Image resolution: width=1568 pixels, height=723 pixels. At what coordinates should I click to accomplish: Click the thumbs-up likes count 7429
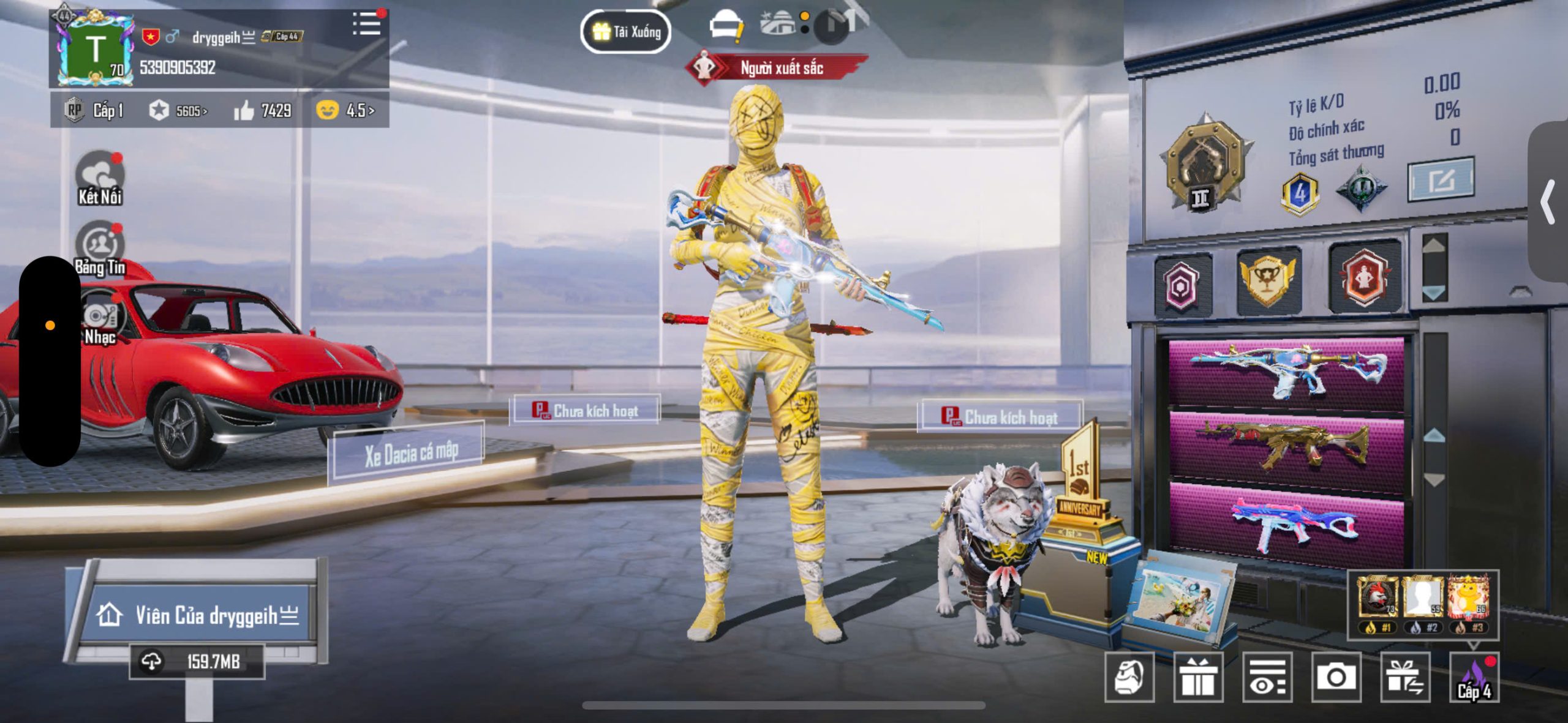click(263, 111)
